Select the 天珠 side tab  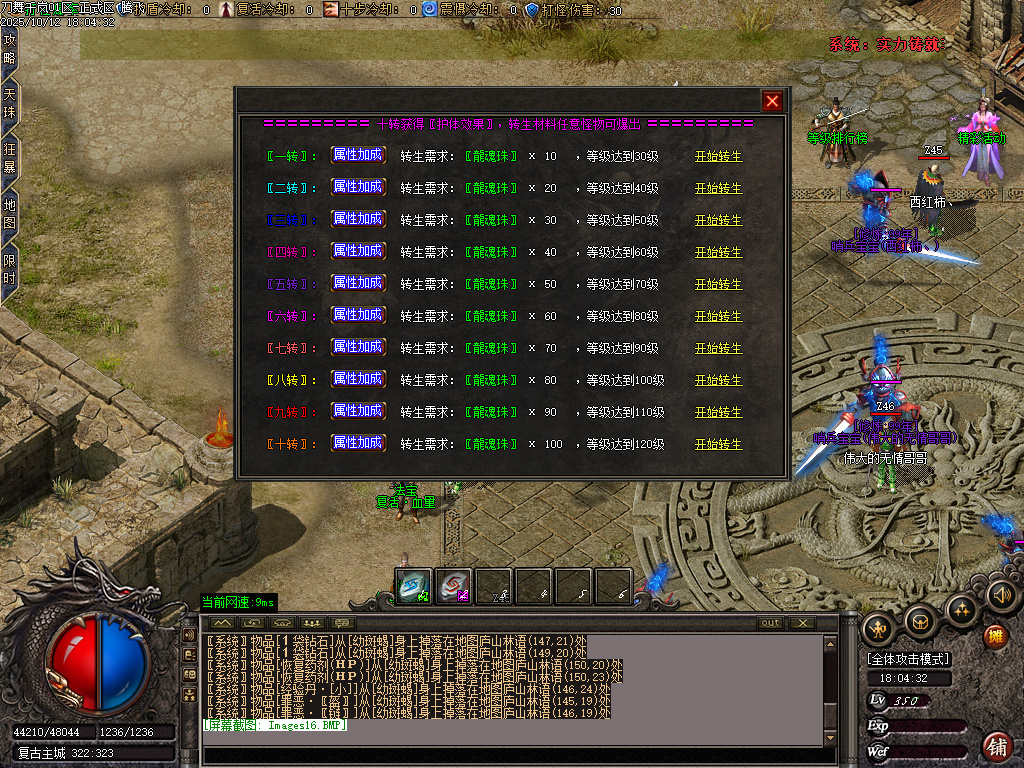[x=10, y=104]
